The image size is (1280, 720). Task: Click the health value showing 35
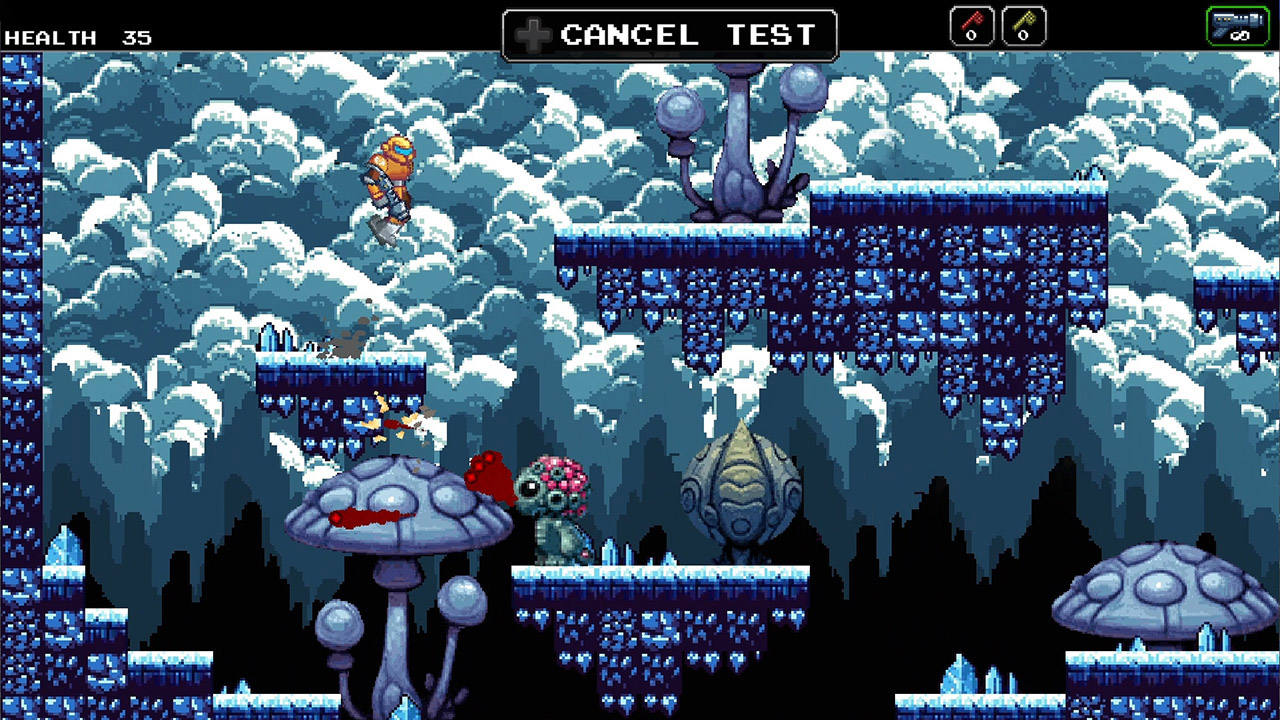point(136,37)
